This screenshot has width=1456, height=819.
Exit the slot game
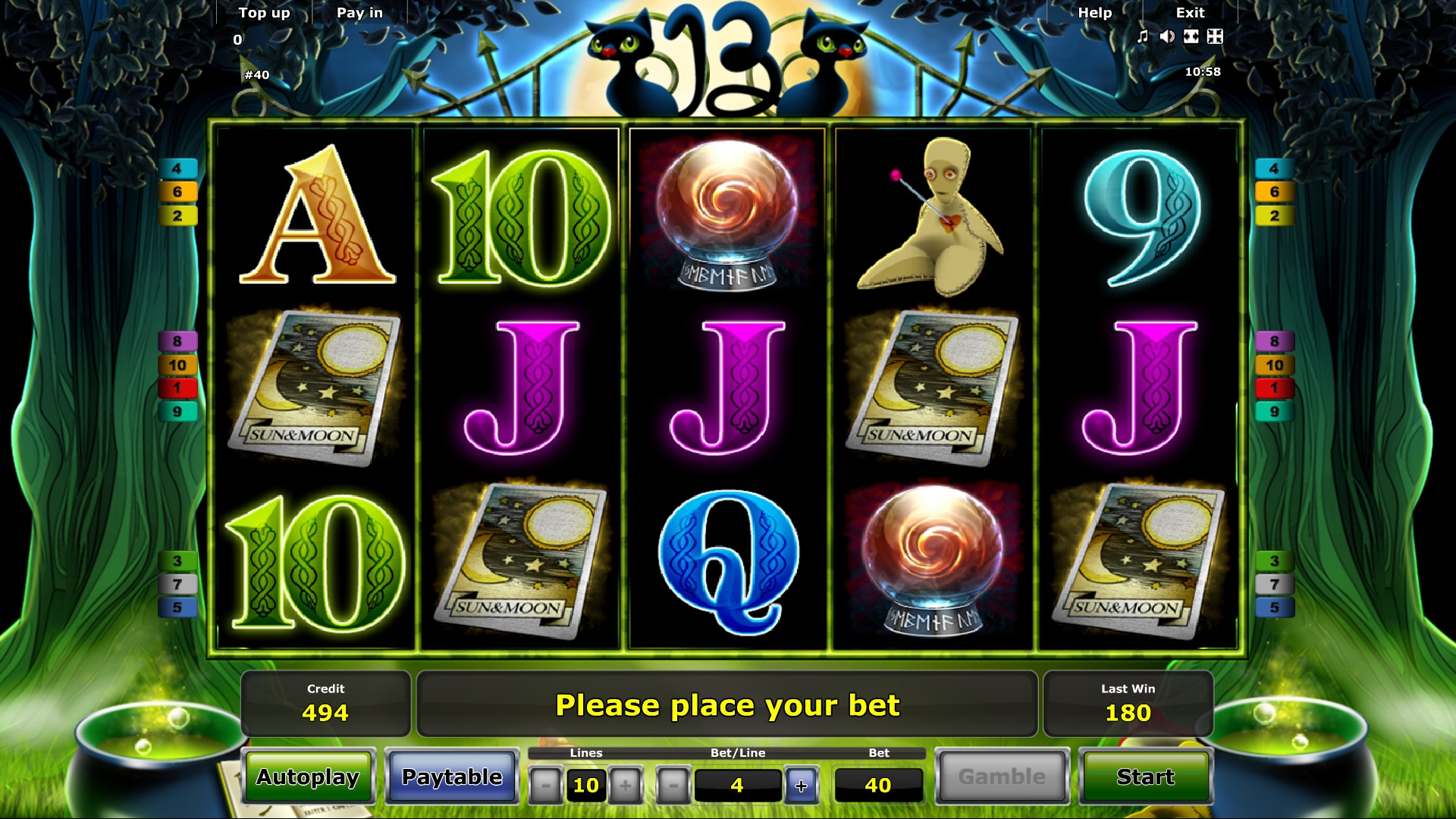[1190, 13]
